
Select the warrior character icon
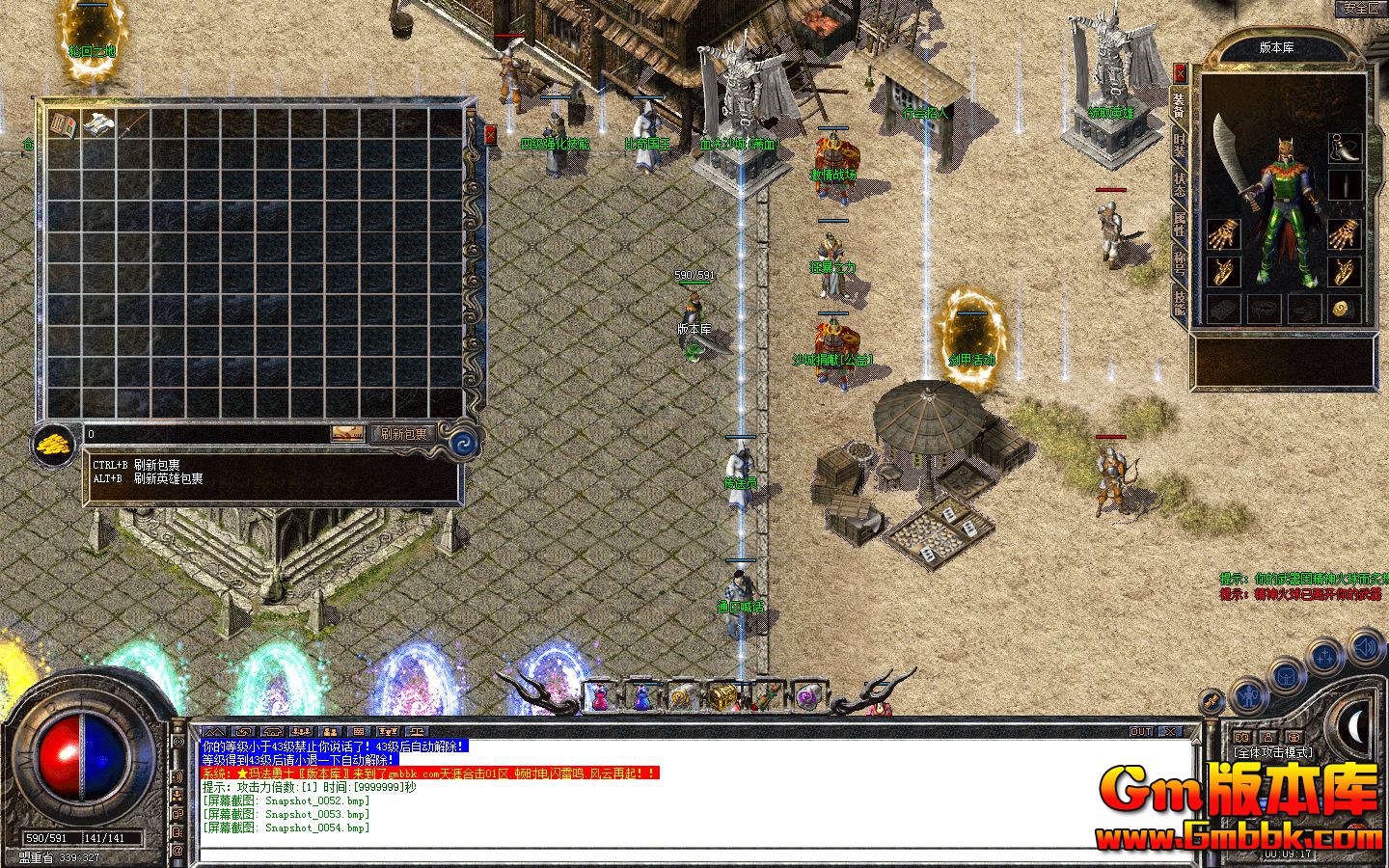[1247, 694]
